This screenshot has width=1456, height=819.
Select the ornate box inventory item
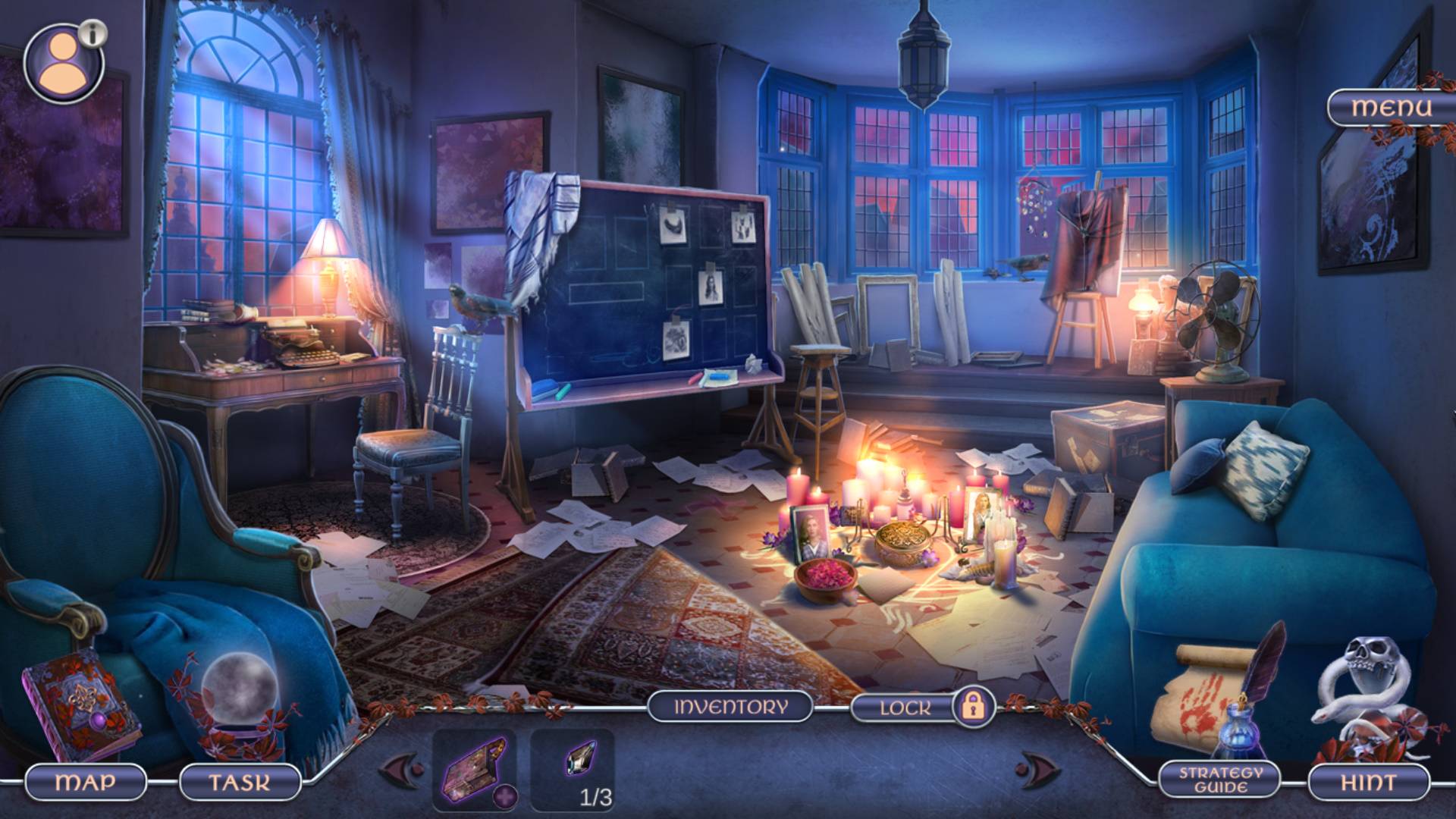(x=472, y=767)
